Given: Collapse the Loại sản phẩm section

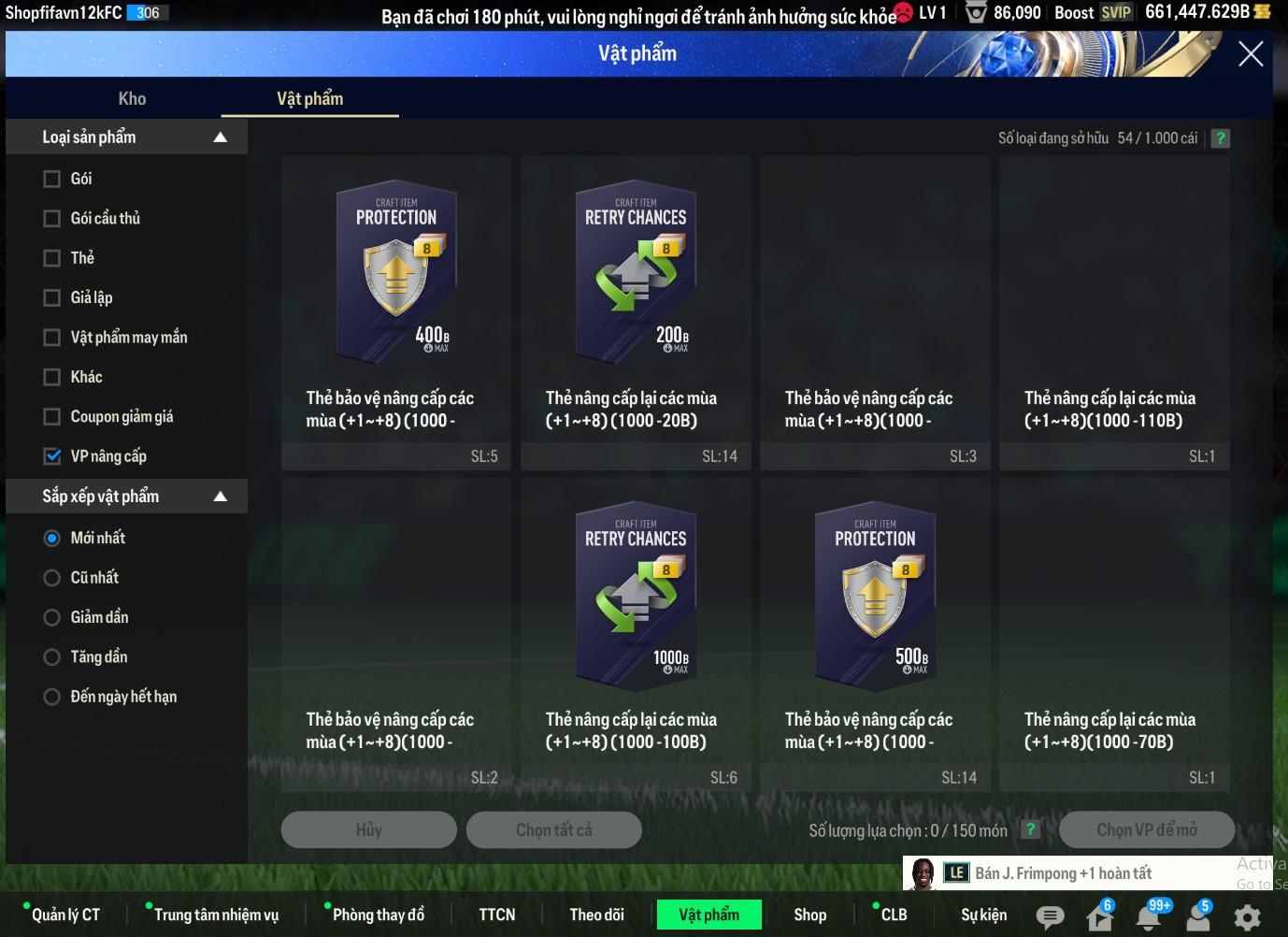Looking at the screenshot, I should coord(221,137).
